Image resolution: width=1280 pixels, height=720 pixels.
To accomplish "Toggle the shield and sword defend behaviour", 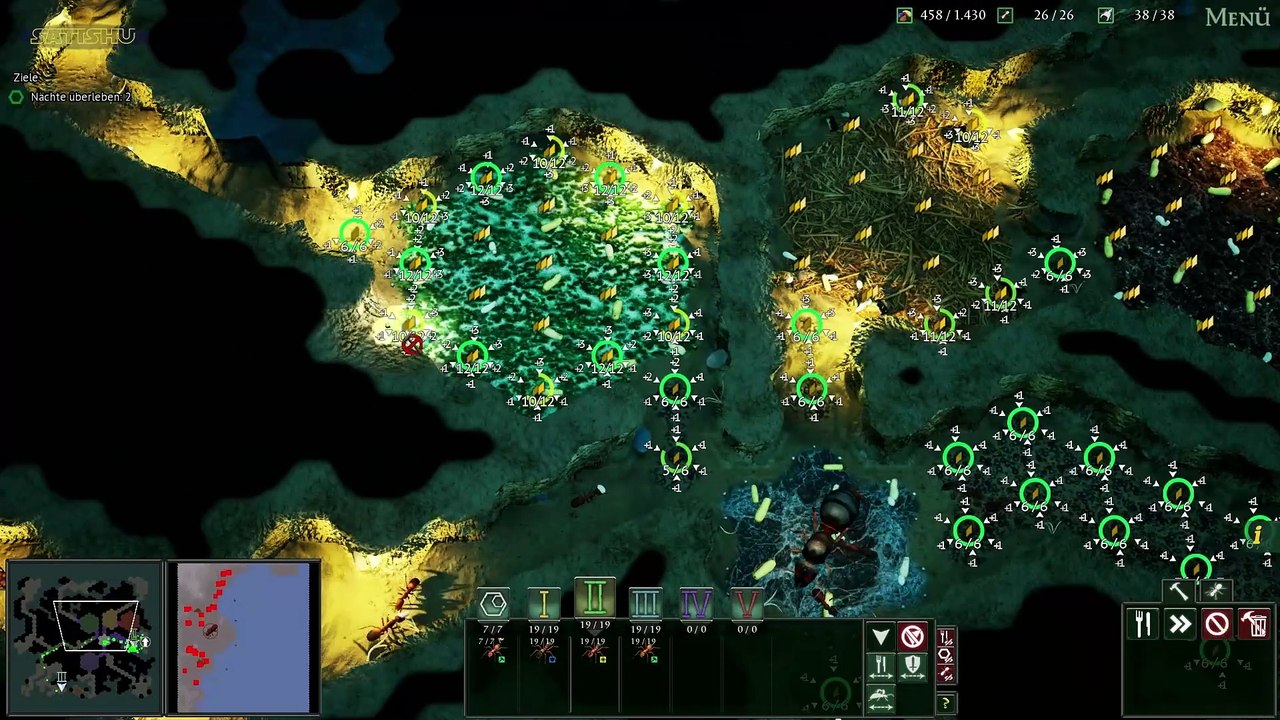I will [x=912, y=666].
